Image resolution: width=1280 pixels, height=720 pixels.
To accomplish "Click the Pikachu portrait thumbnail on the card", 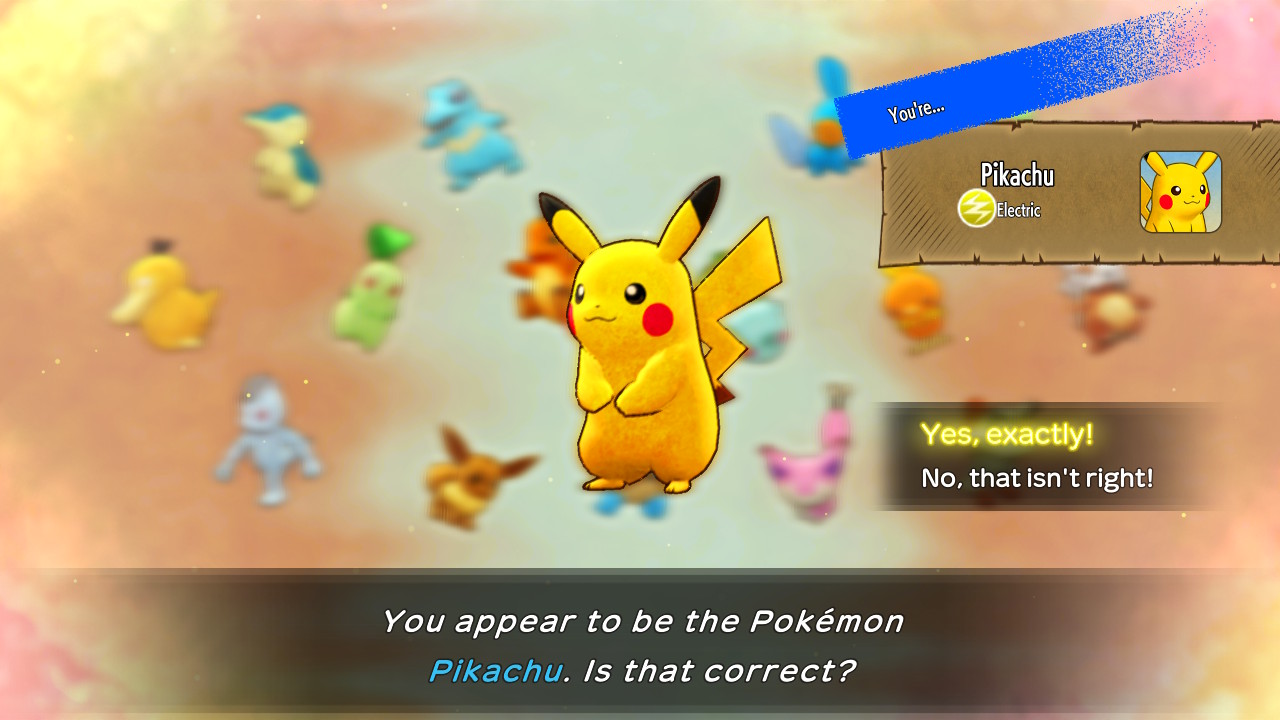I will (x=1181, y=192).
